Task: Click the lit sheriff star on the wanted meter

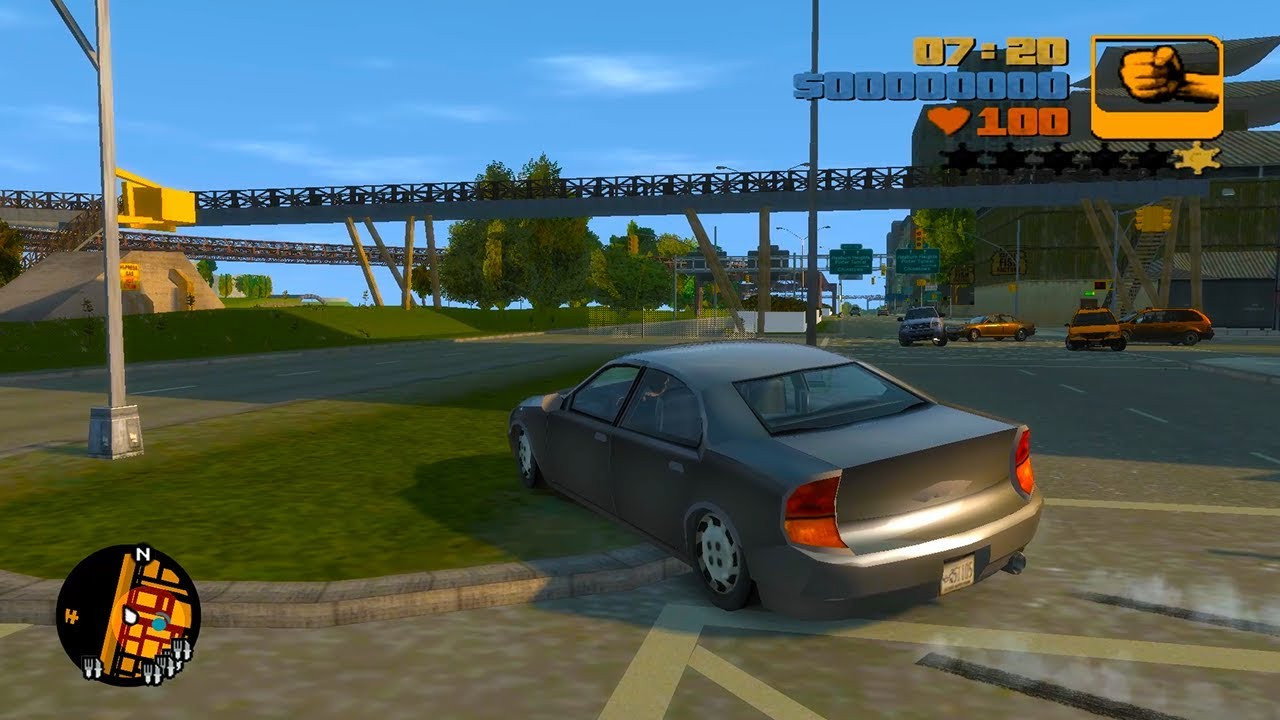Action: coord(1197,157)
